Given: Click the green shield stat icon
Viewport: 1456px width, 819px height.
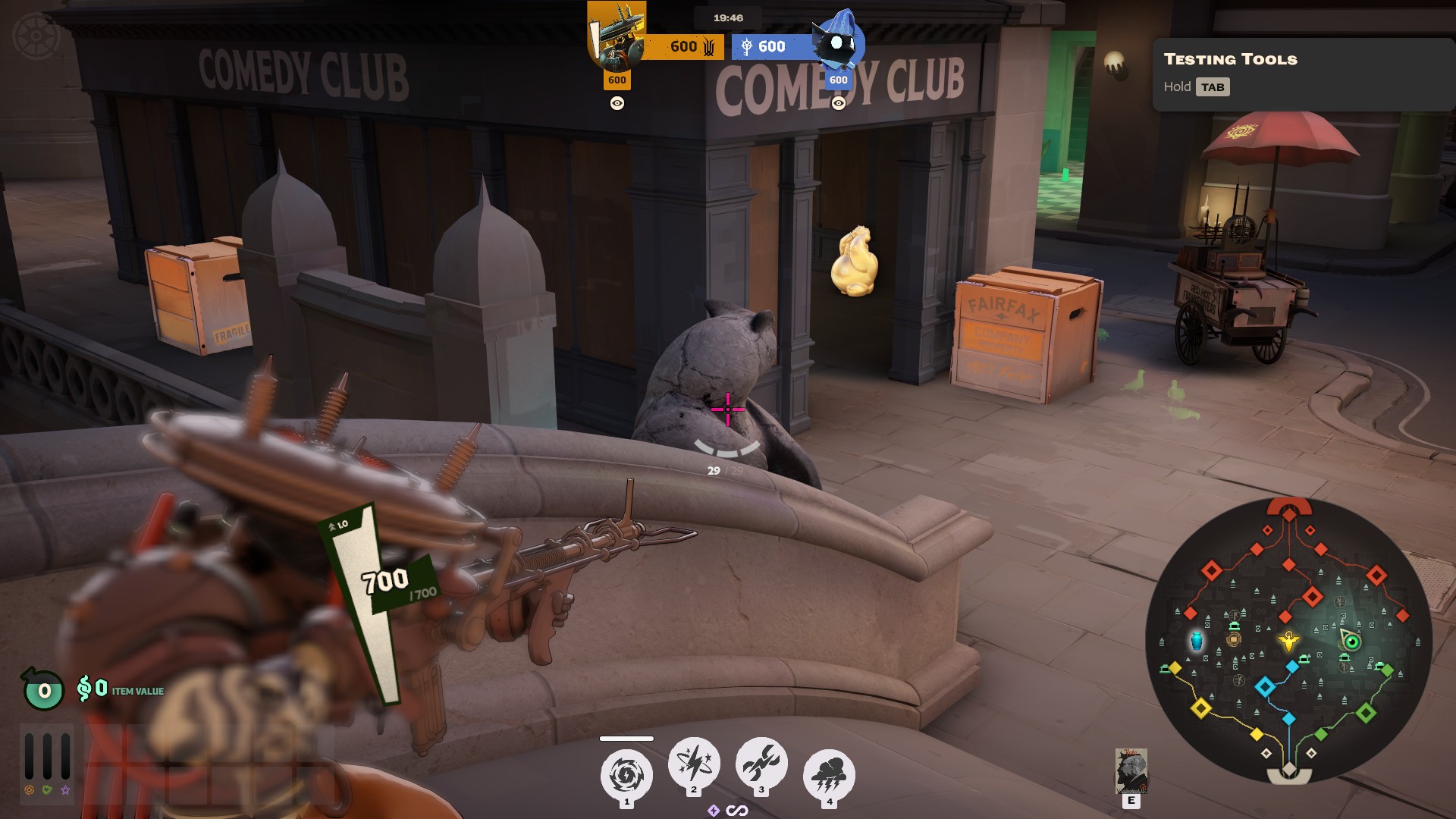Looking at the screenshot, I should (45, 789).
